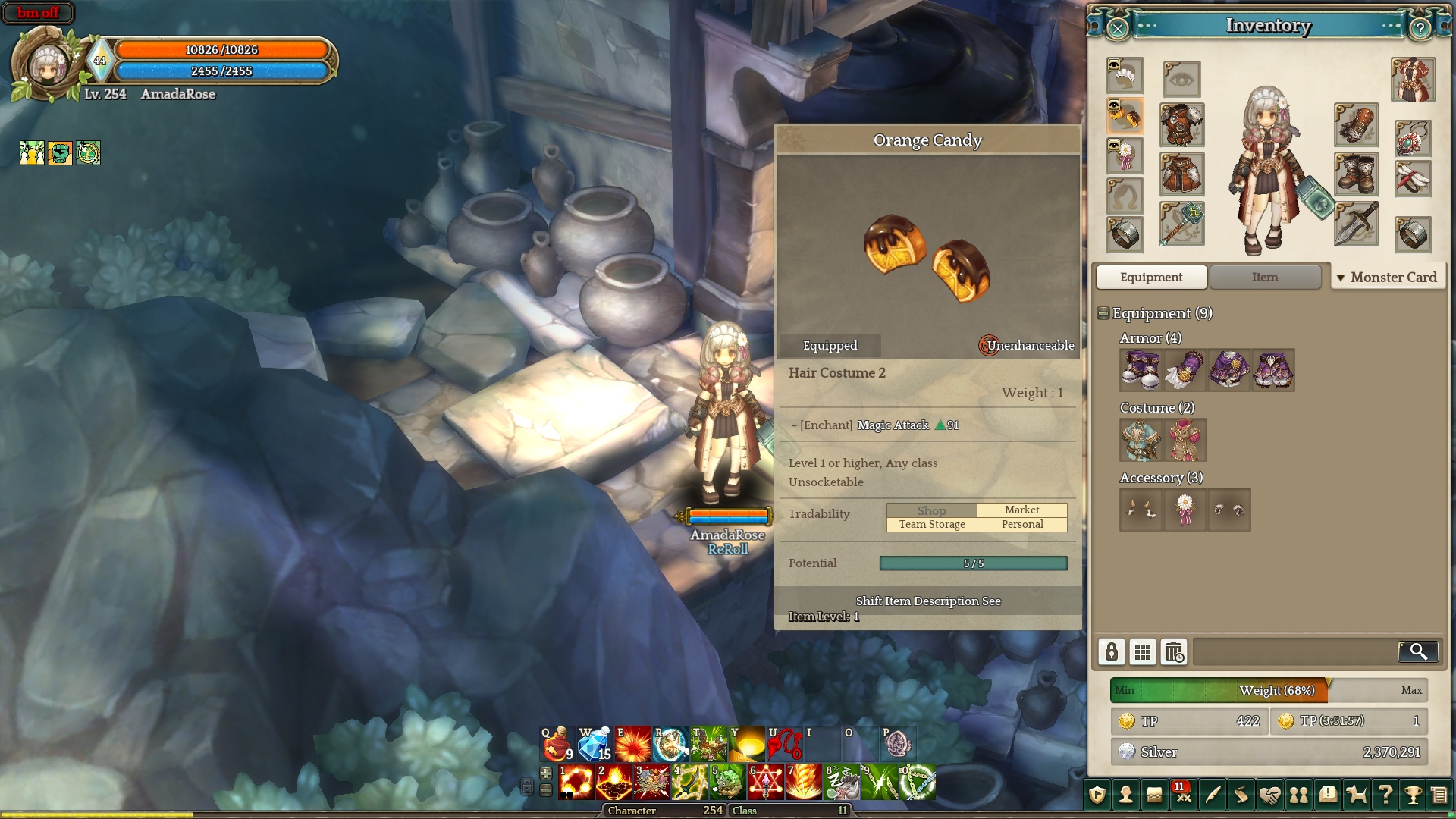Select the purple boots in Armor

(x=1141, y=370)
